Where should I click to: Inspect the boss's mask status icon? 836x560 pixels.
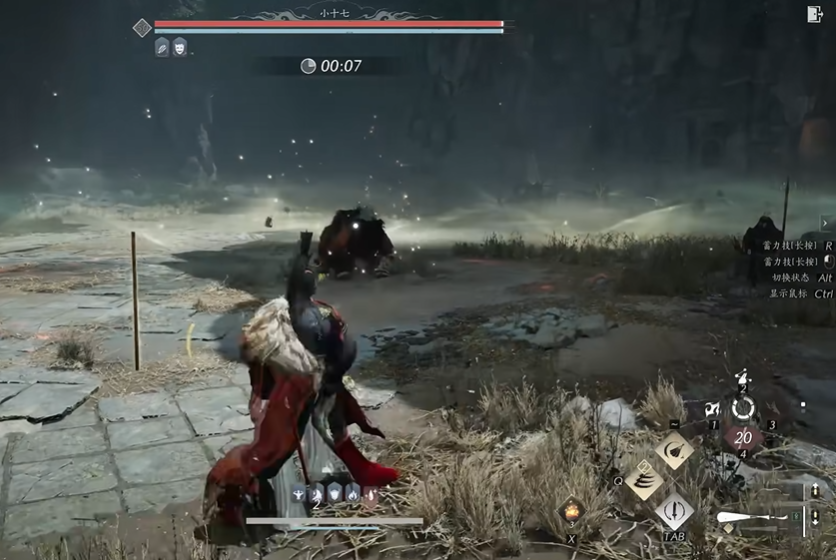pyautogui.click(x=179, y=47)
